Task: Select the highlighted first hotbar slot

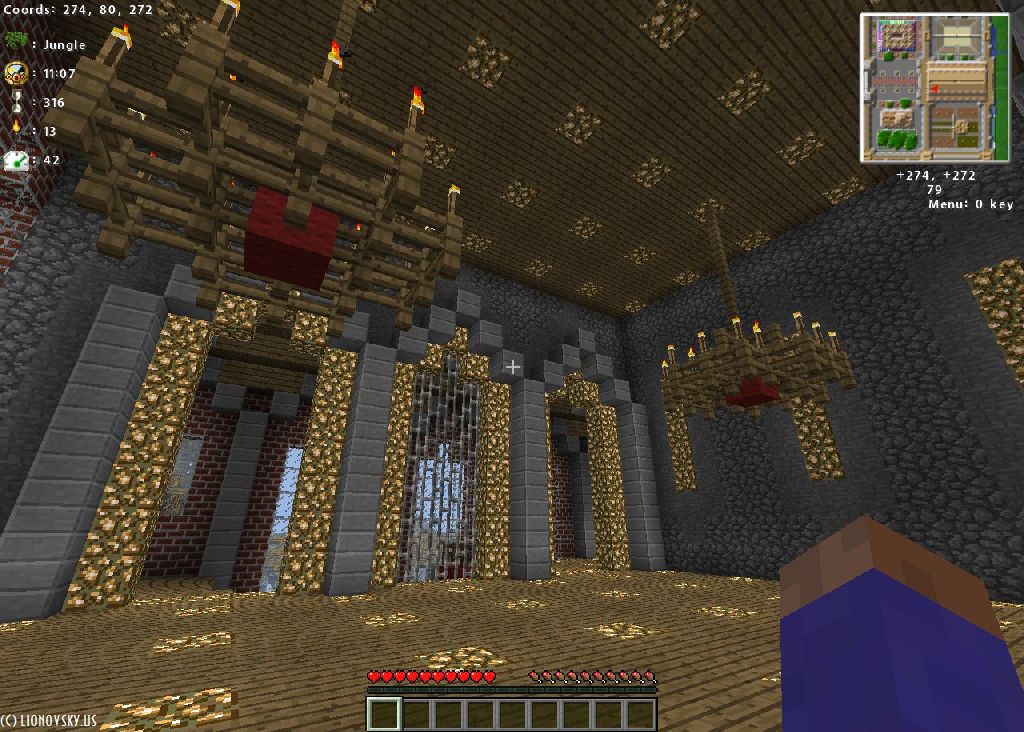Action: click(383, 714)
